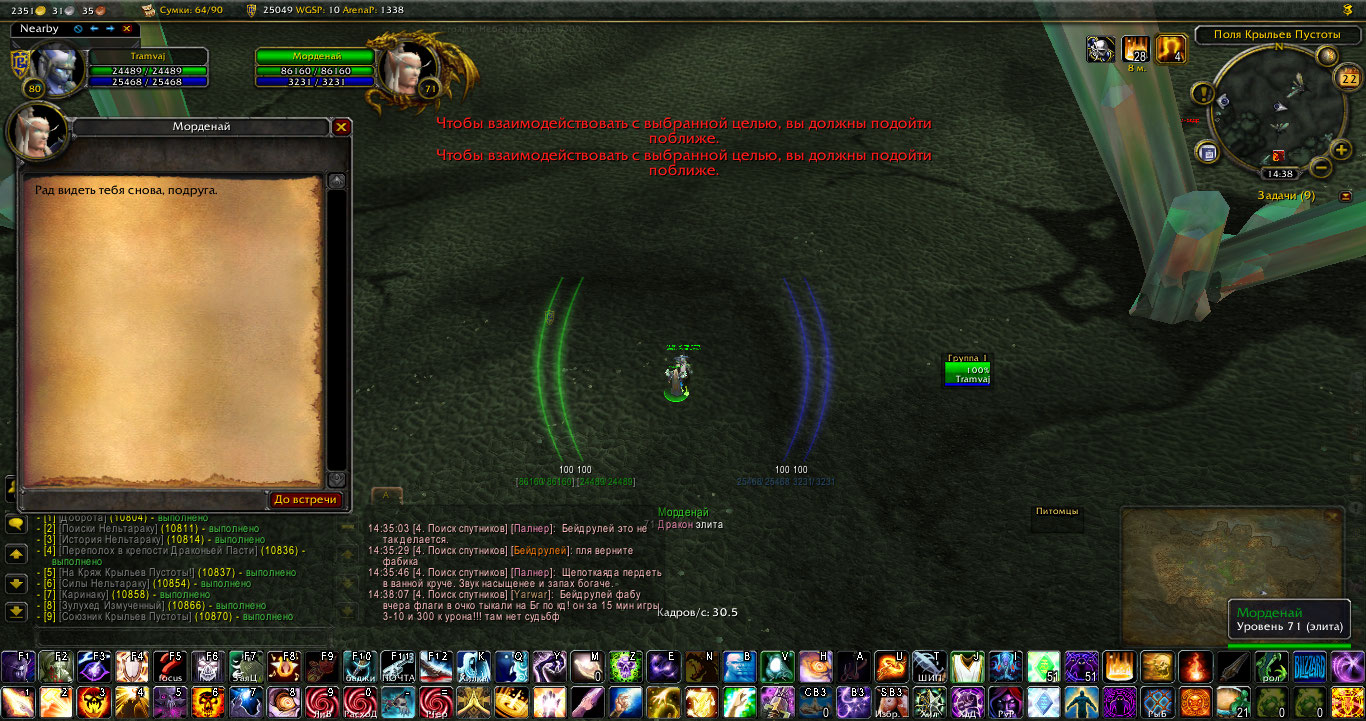Click the 'До встречи' goodbye button
The image size is (1366, 721).
[306, 499]
